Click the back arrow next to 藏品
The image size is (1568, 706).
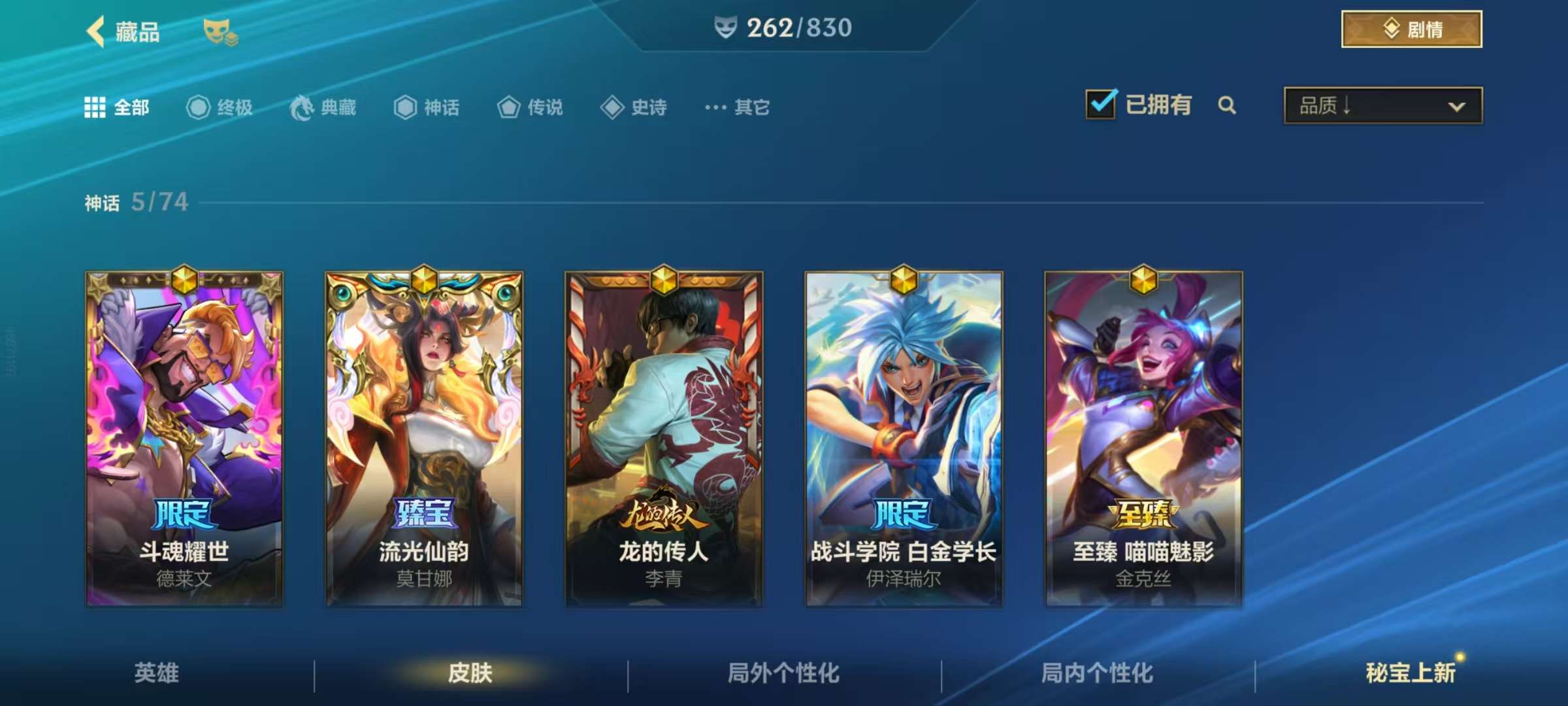coord(95,31)
